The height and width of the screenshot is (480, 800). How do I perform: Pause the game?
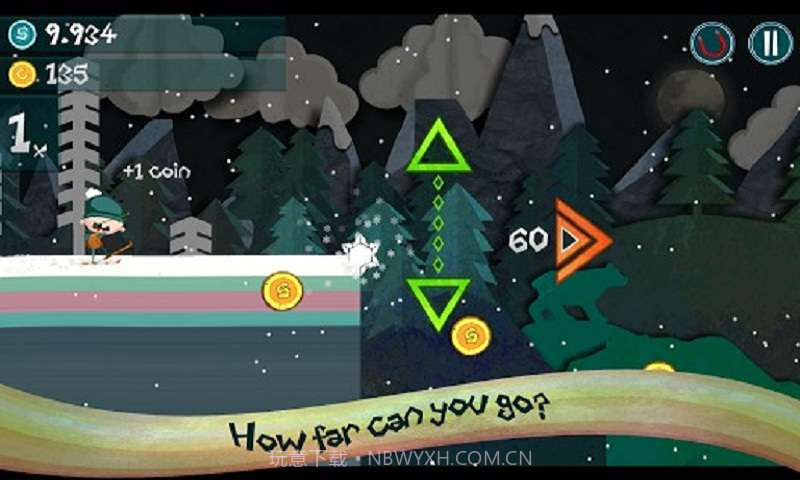click(769, 43)
